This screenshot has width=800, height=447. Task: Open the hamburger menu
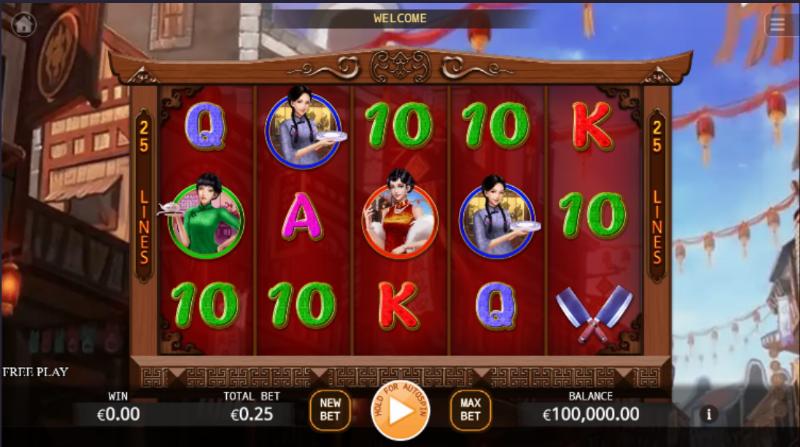pyautogui.click(x=778, y=25)
